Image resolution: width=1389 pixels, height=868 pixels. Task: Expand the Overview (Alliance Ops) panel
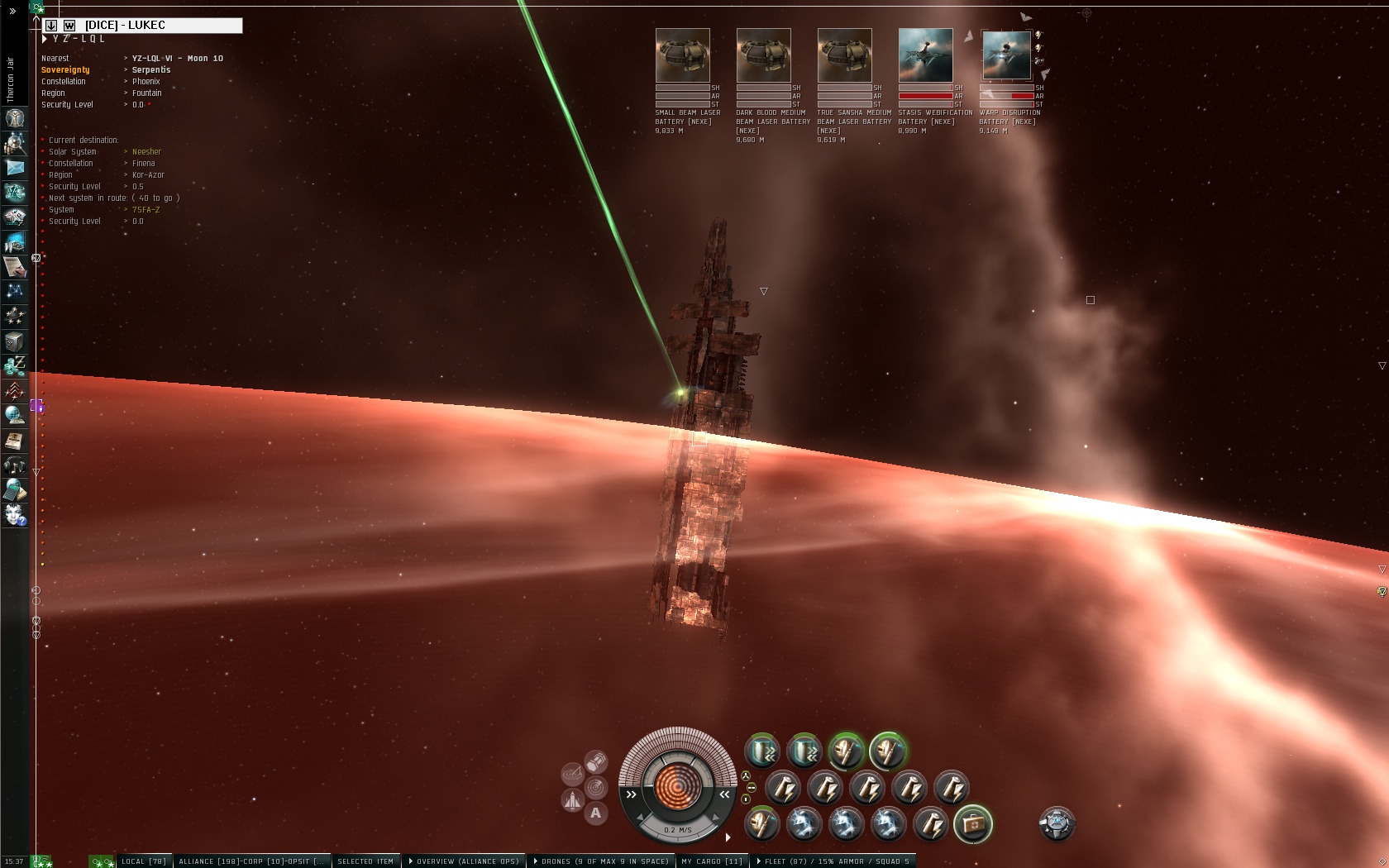466,861
